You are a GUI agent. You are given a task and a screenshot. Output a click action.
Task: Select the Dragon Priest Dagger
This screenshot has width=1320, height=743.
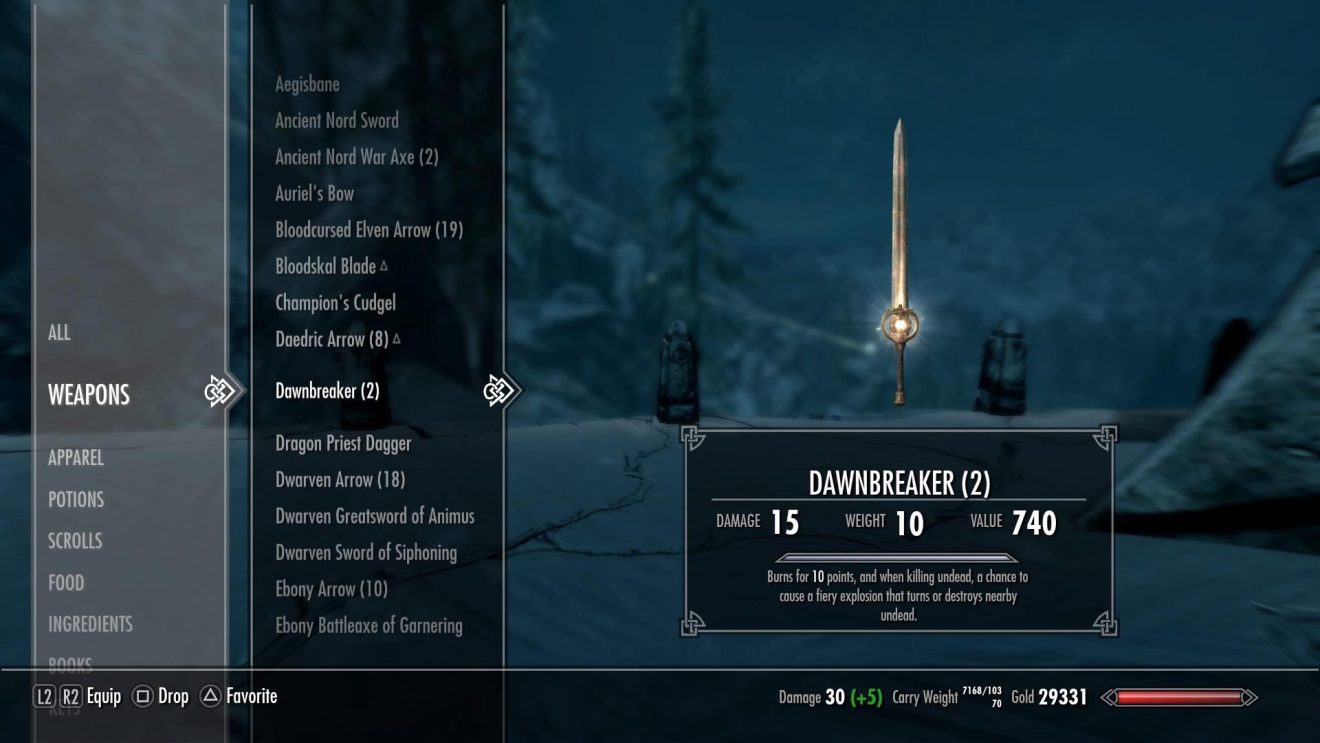(x=343, y=443)
